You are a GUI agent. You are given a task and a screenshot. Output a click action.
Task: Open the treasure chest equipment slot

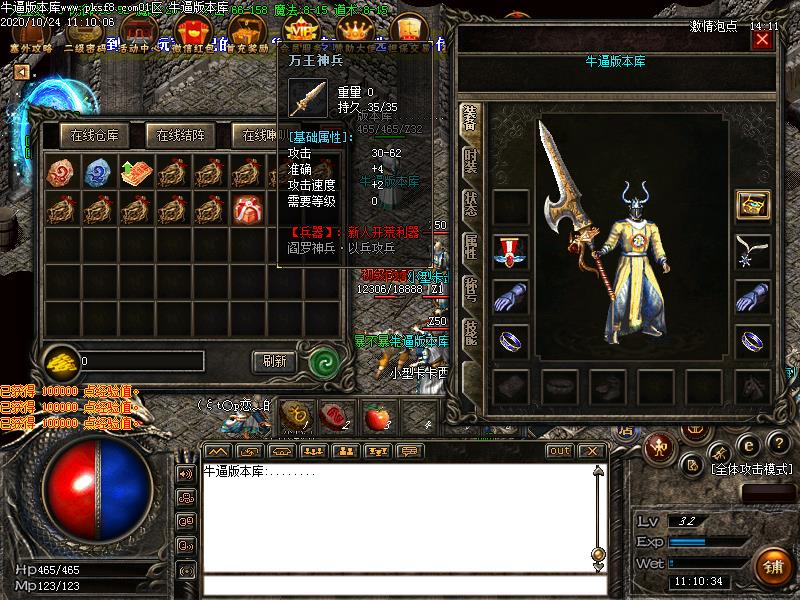pos(752,204)
